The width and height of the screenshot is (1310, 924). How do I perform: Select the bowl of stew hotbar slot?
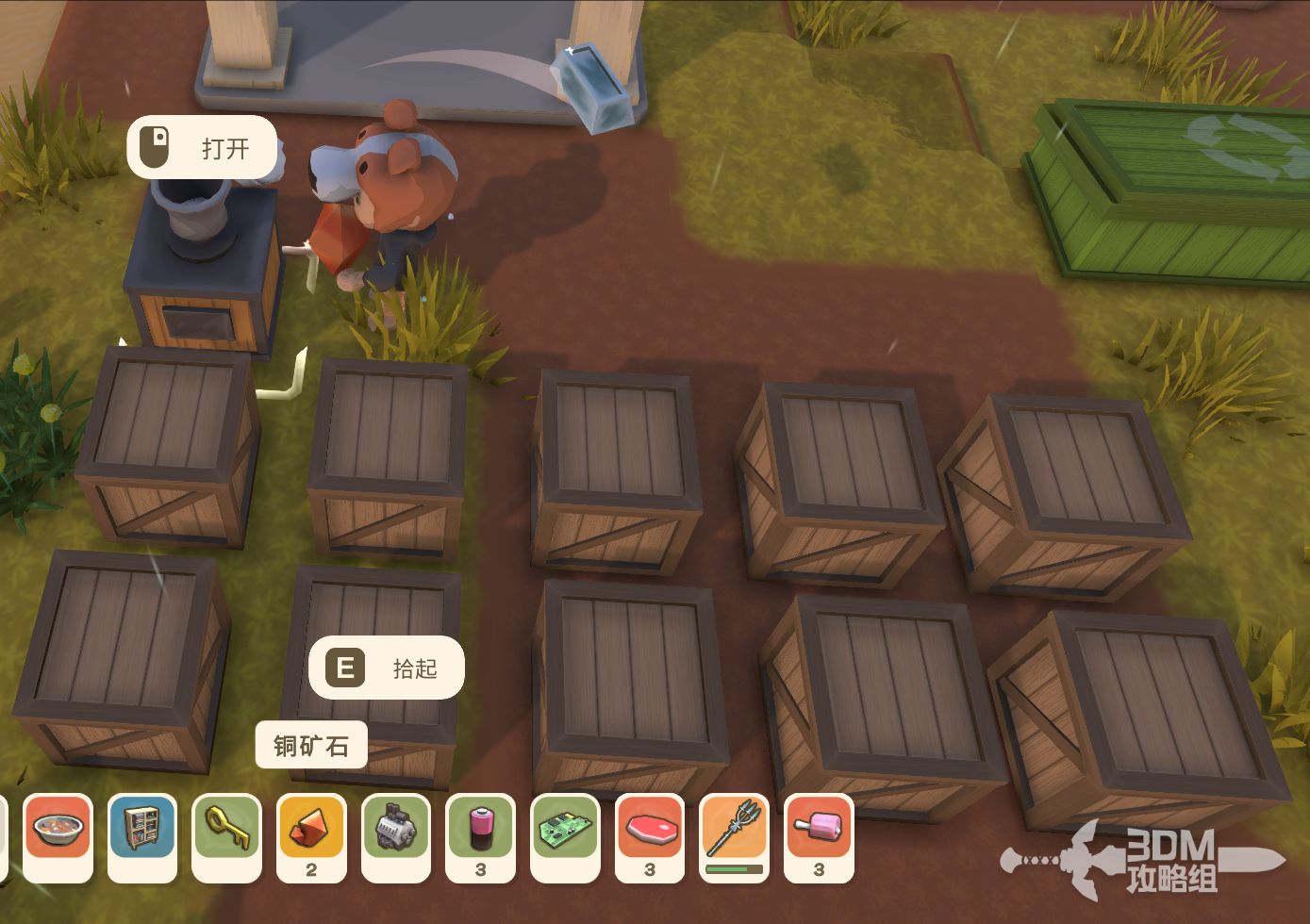(58, 836)
